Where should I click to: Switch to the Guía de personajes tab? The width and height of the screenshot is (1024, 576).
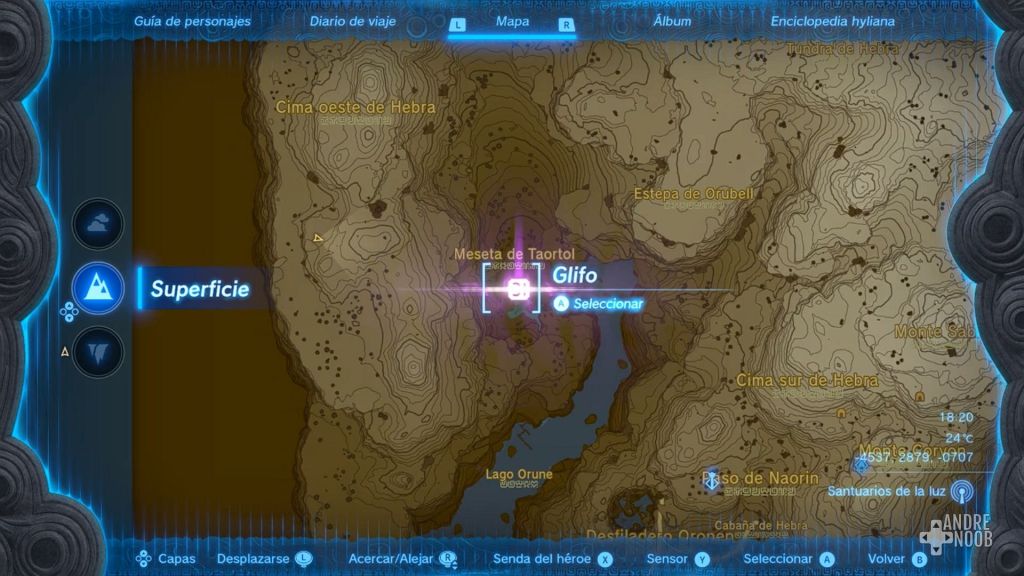tap(193, 21)
